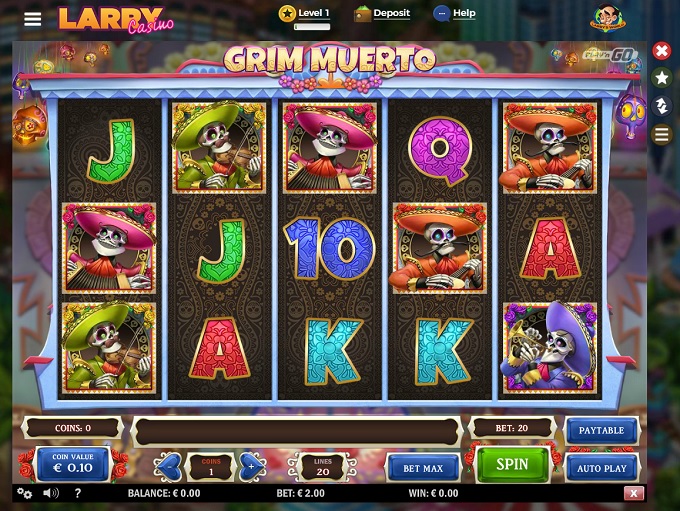This screenshot has width=680, height=511.
Task: Open the side panel list icon
Action: point(661,134)
